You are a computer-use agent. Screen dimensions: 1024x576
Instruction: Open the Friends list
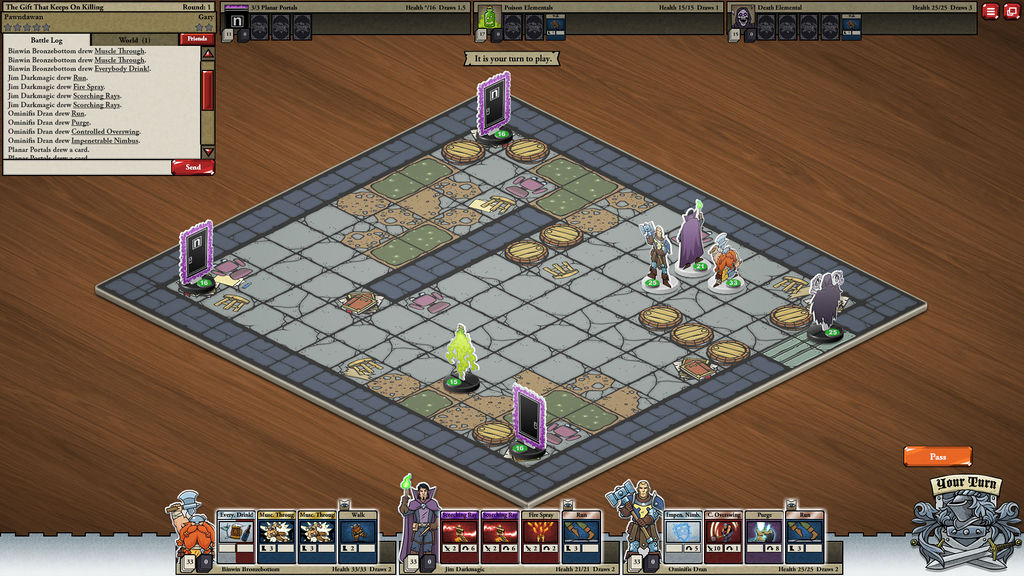(x=196, y=39)
